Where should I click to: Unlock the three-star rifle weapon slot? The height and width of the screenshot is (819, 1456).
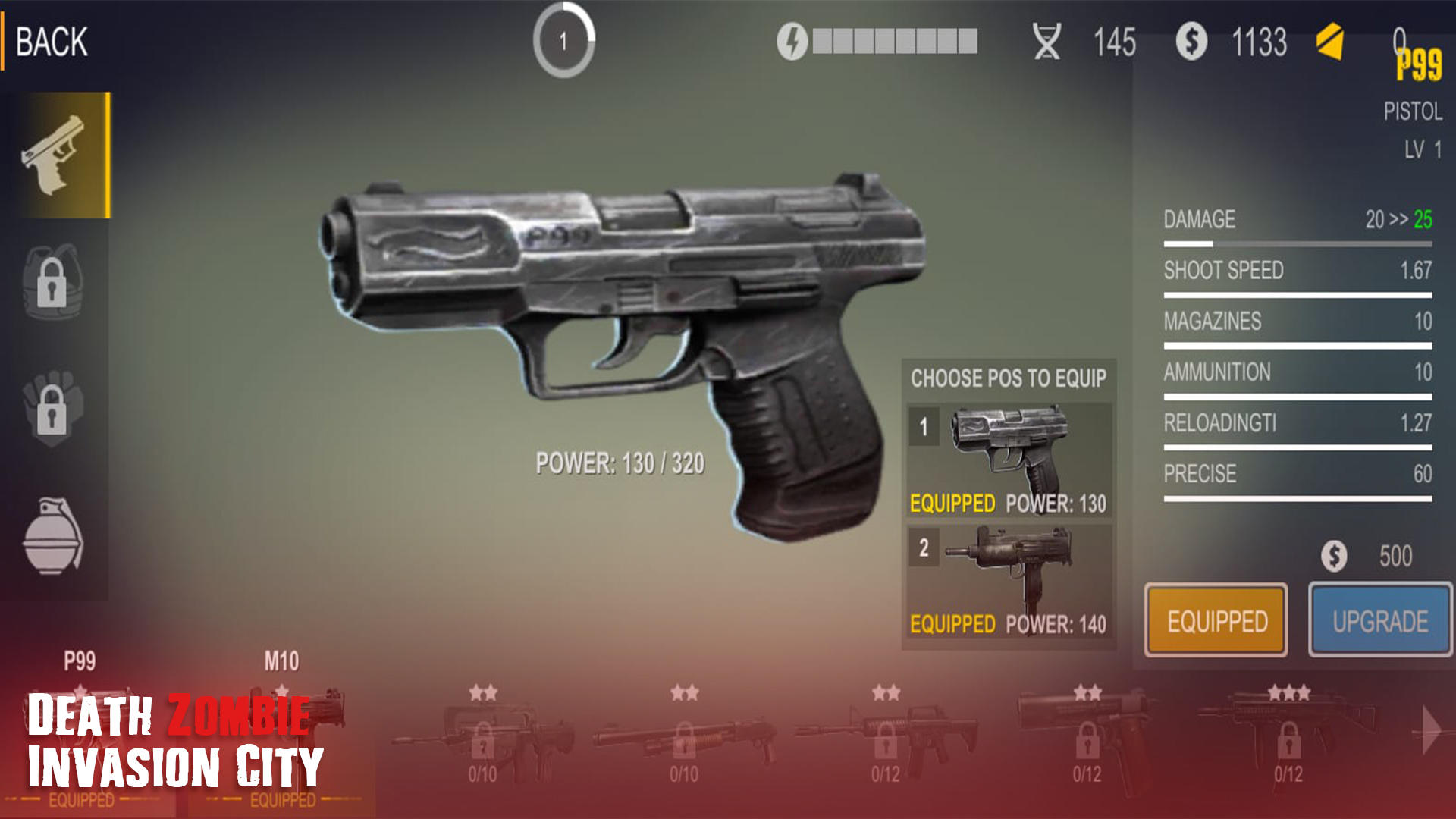tap(1289, 739)
